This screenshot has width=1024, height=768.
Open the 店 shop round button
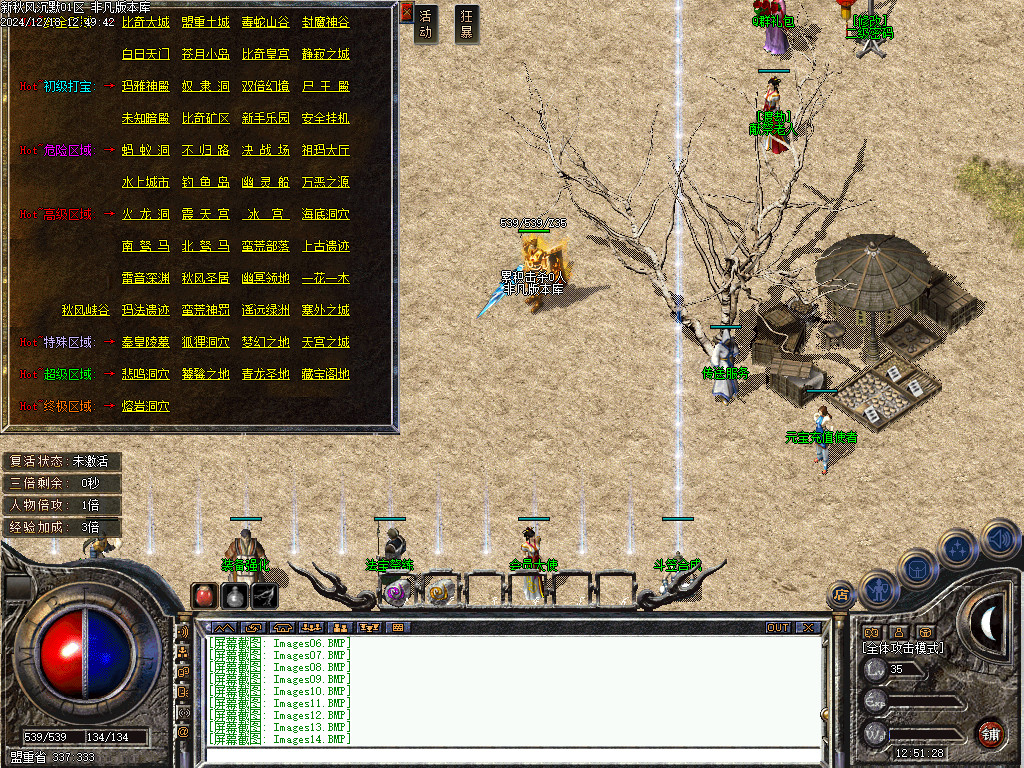[x=841, y=596]
